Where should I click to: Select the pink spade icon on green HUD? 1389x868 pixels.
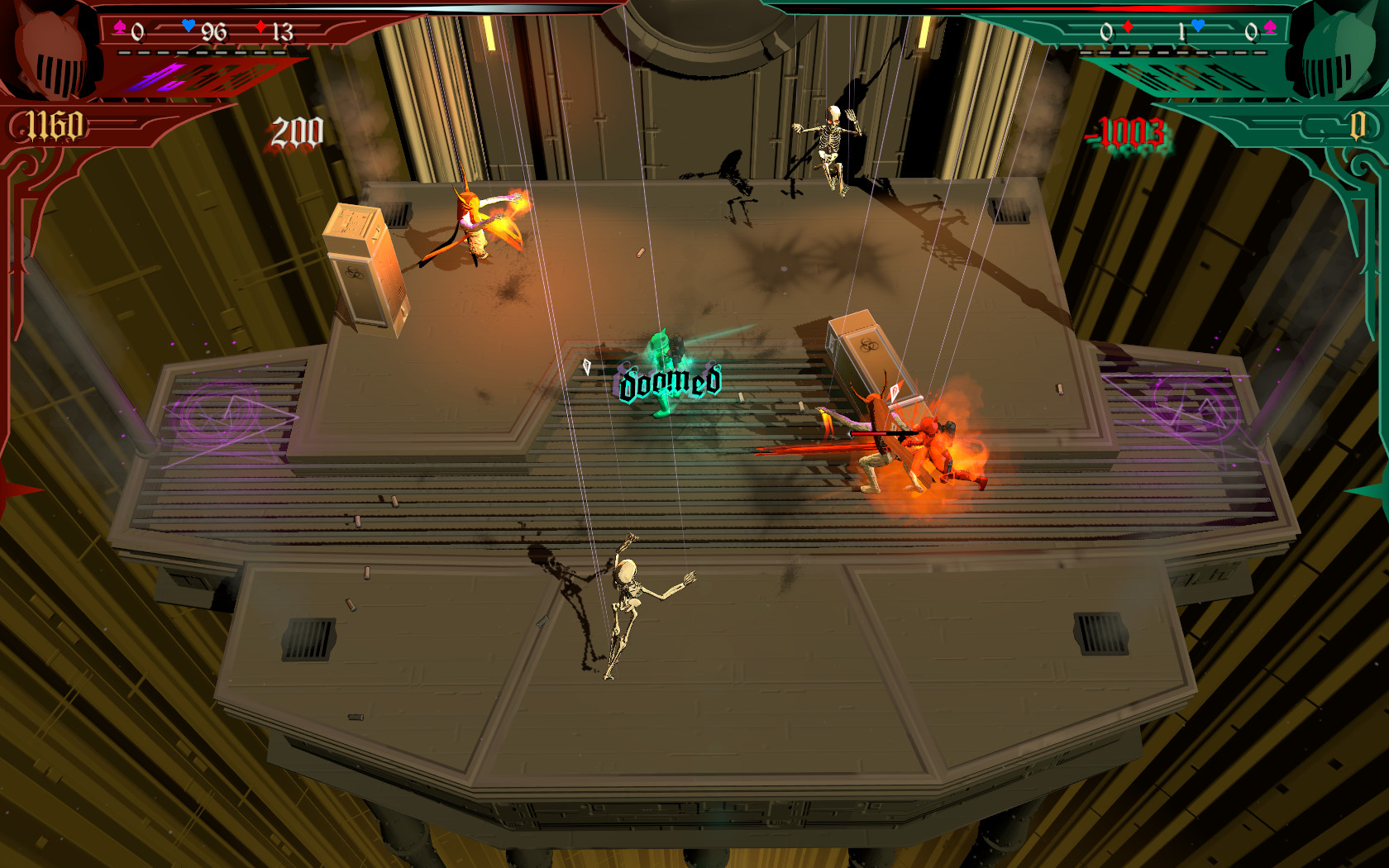1271,25
